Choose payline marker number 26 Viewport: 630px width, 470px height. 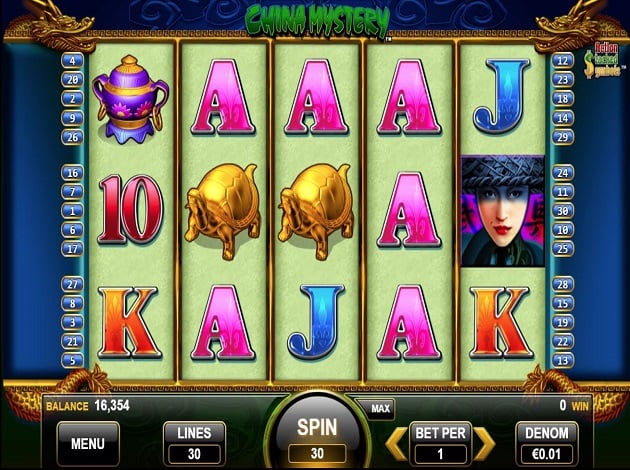(71, 137)
